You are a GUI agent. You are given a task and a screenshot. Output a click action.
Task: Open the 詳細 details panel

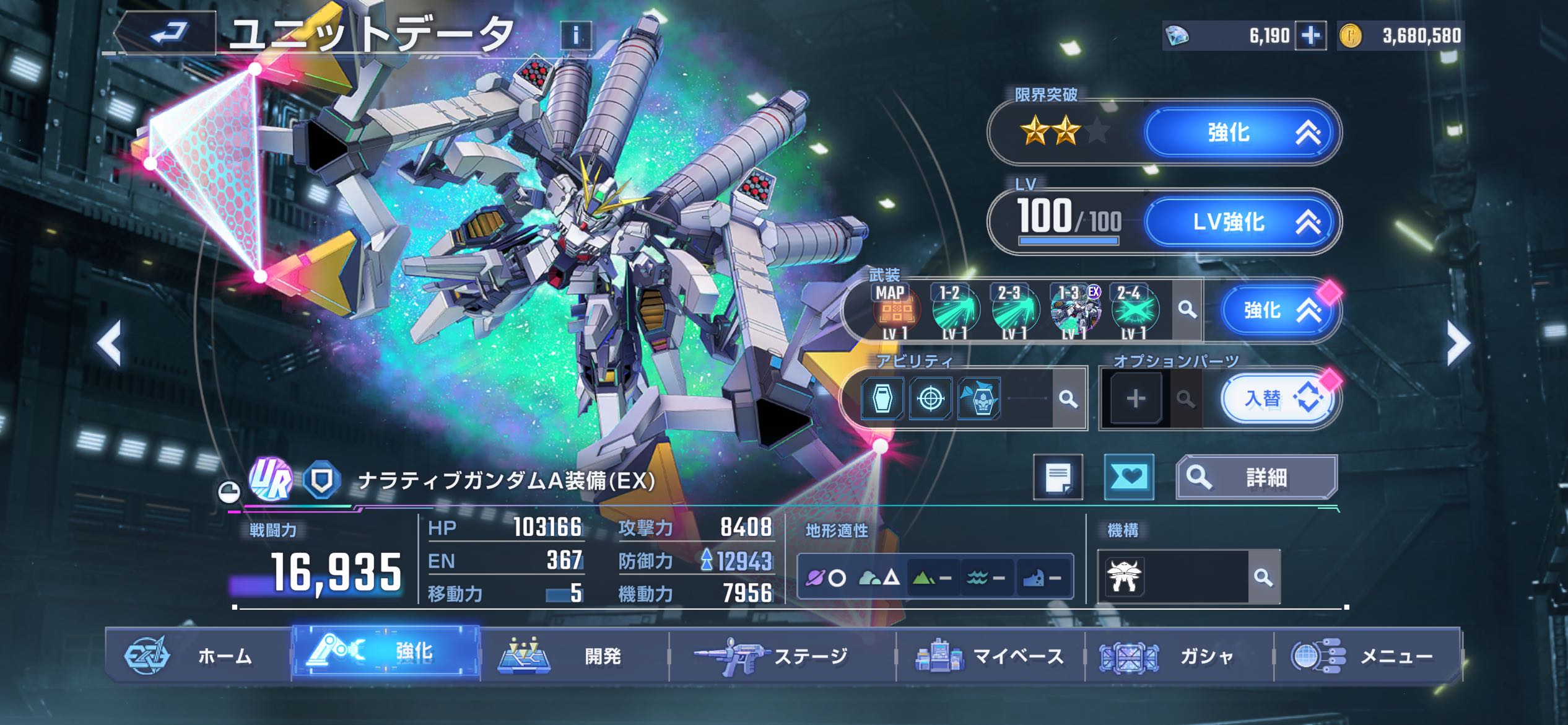[x=1257, y=477]
